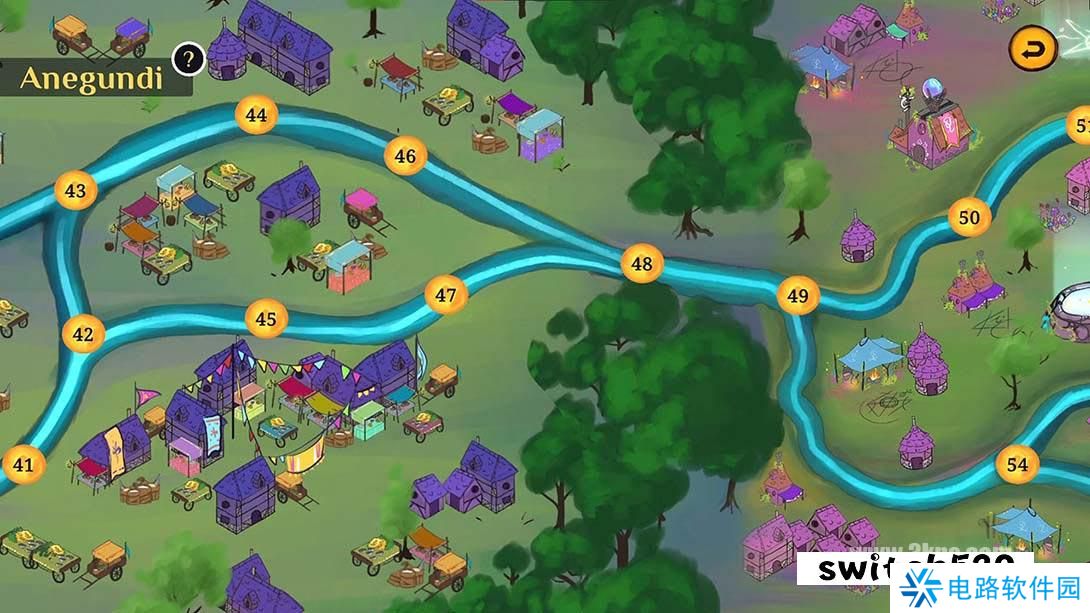
Task: Open level 43 marker
Action: 75,190
